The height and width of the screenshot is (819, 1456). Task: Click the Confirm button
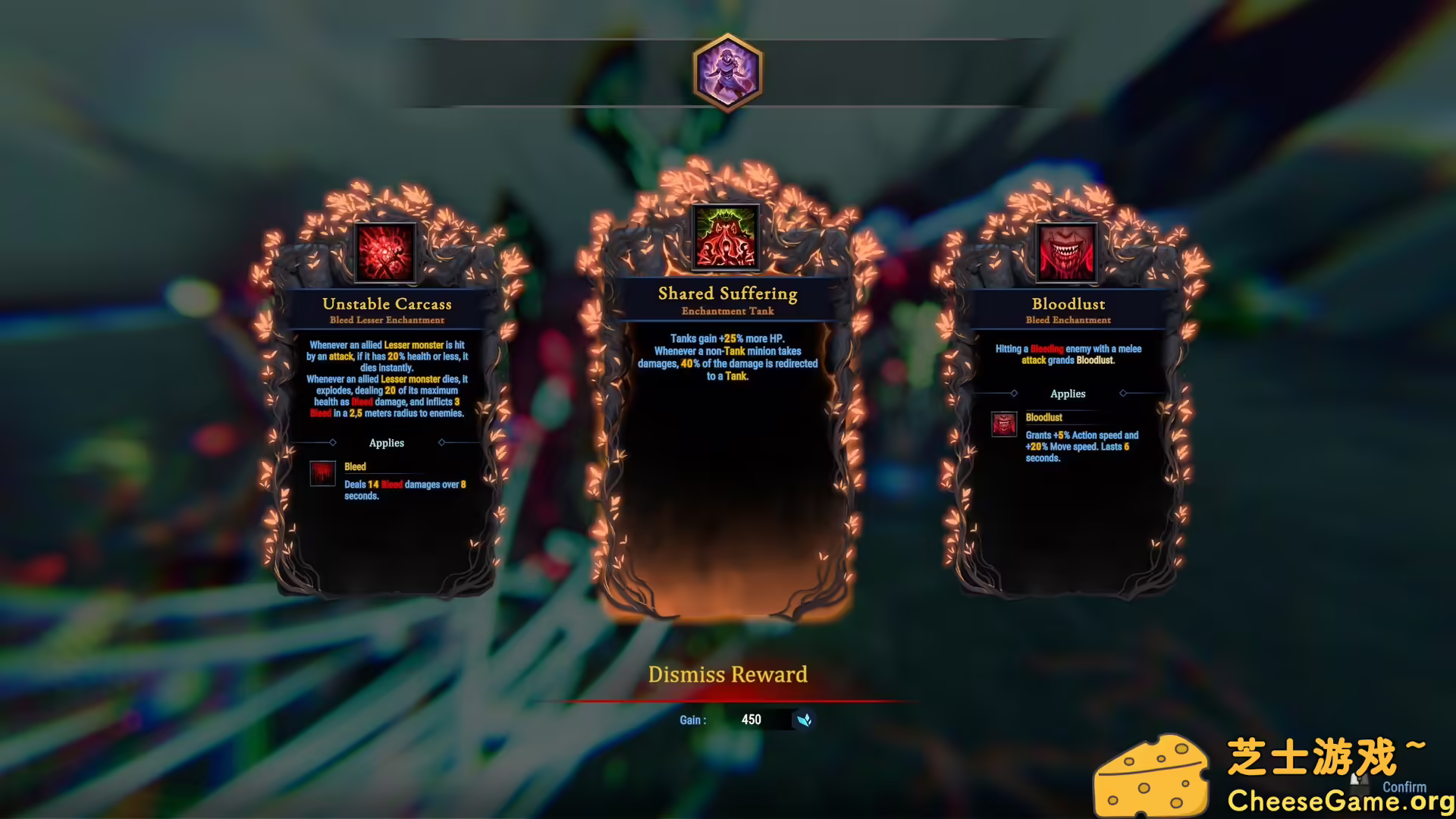1404,787
